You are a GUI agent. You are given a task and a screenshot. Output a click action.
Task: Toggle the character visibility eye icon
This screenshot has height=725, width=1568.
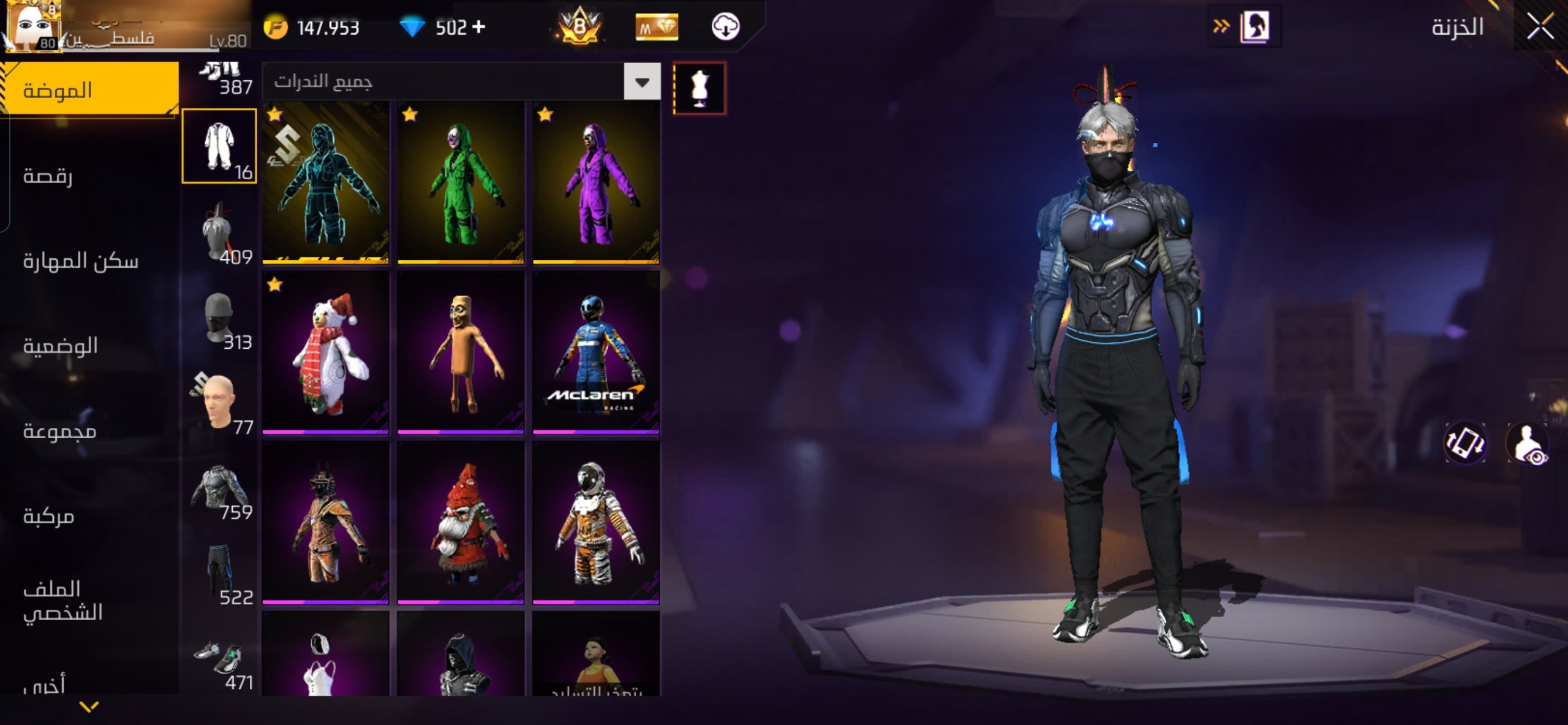click(x=1528, y=444)
